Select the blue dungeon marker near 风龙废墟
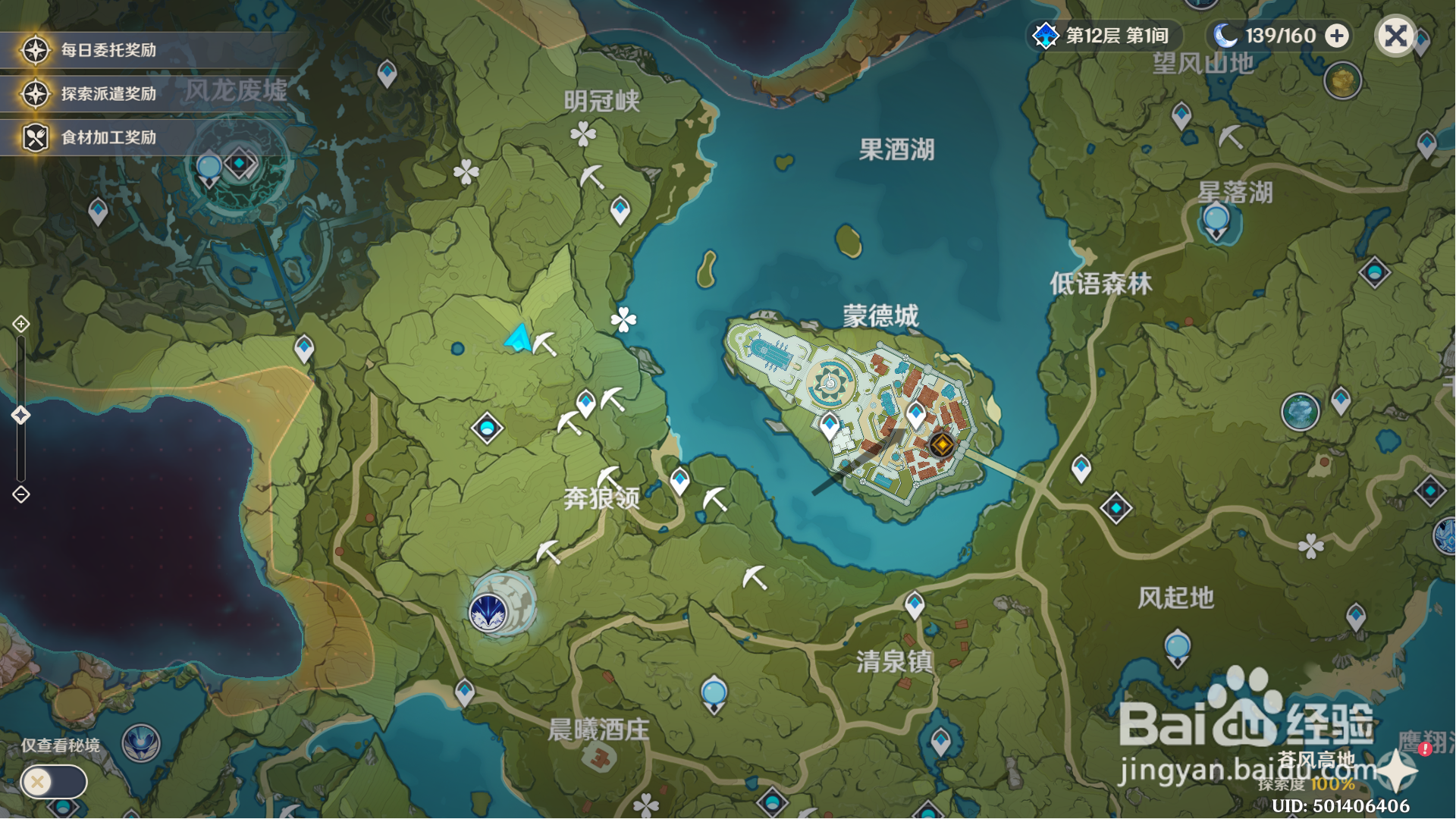Image resolution: width=1456 pixels, height=819 pixels. tap(240, 162)
